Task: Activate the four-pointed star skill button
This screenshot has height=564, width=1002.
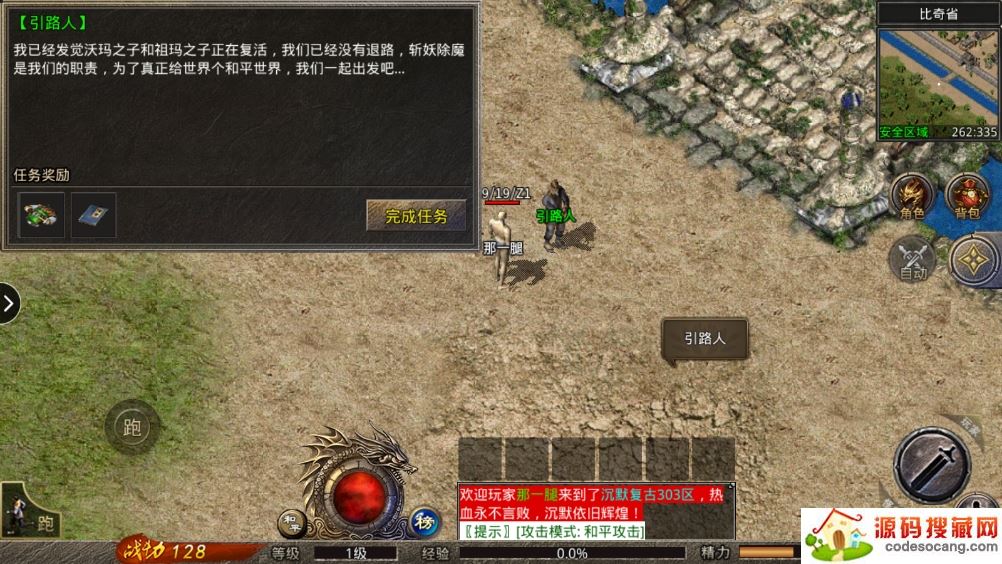Action: [974, 260]
